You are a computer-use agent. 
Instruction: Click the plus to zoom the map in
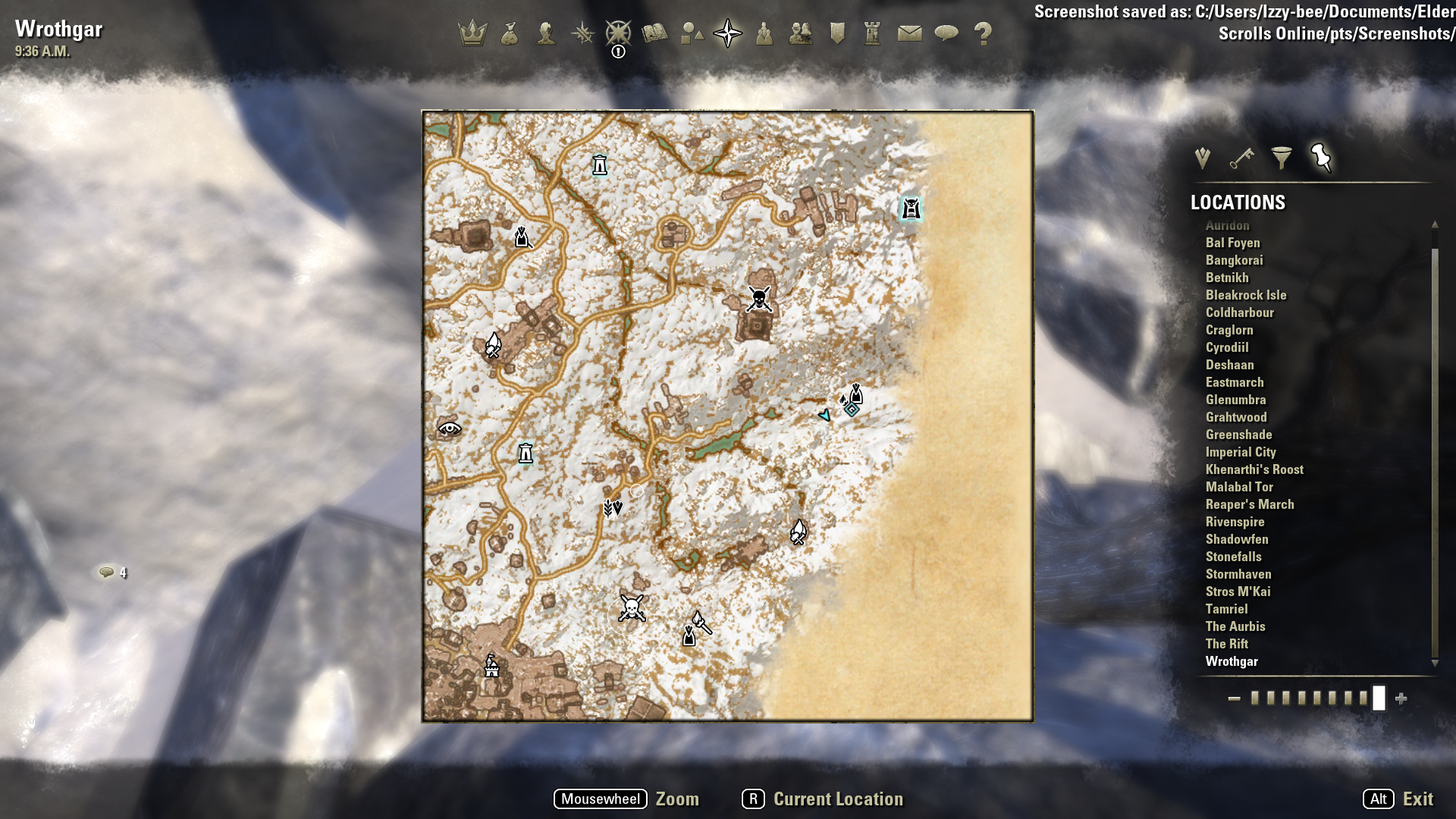coord(1399,699)
